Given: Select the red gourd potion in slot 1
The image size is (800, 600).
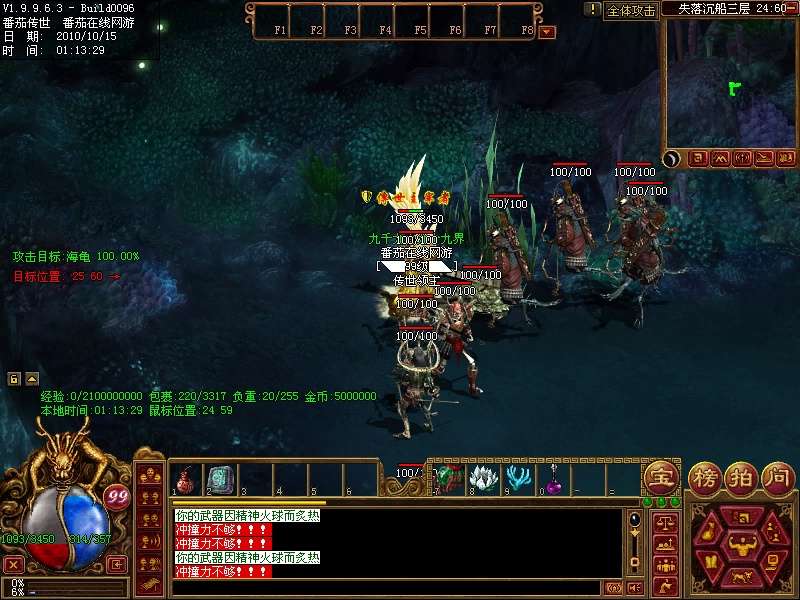Looking at the screenshot, I should coord(186,481).
